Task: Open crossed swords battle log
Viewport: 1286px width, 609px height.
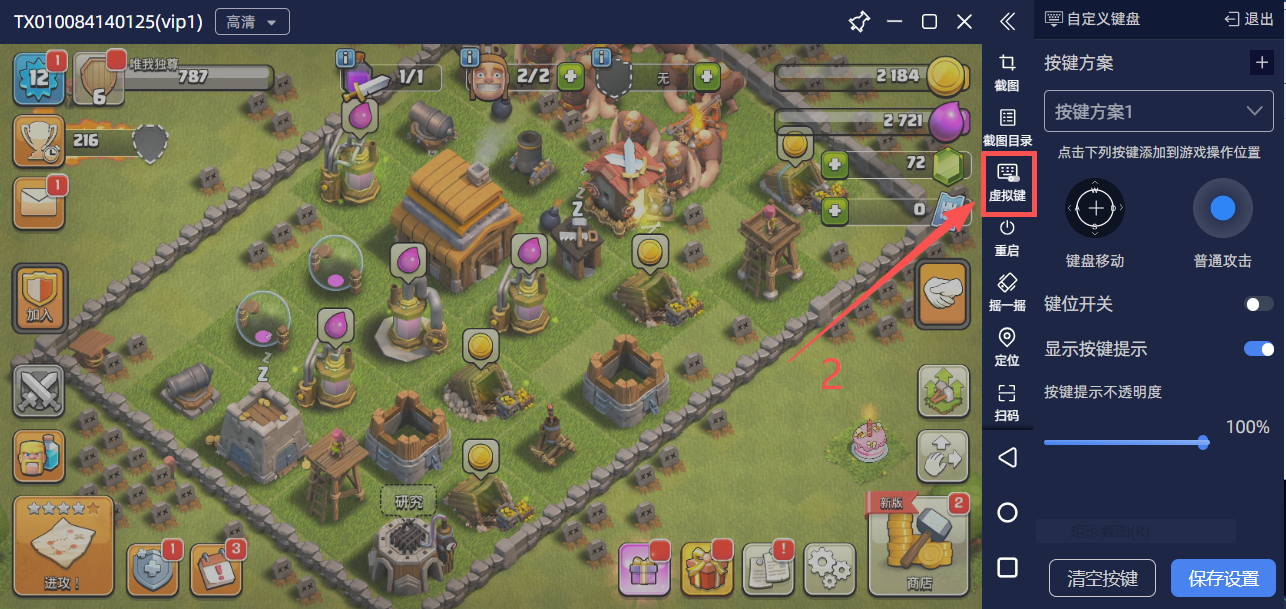Action: (38, 390)
